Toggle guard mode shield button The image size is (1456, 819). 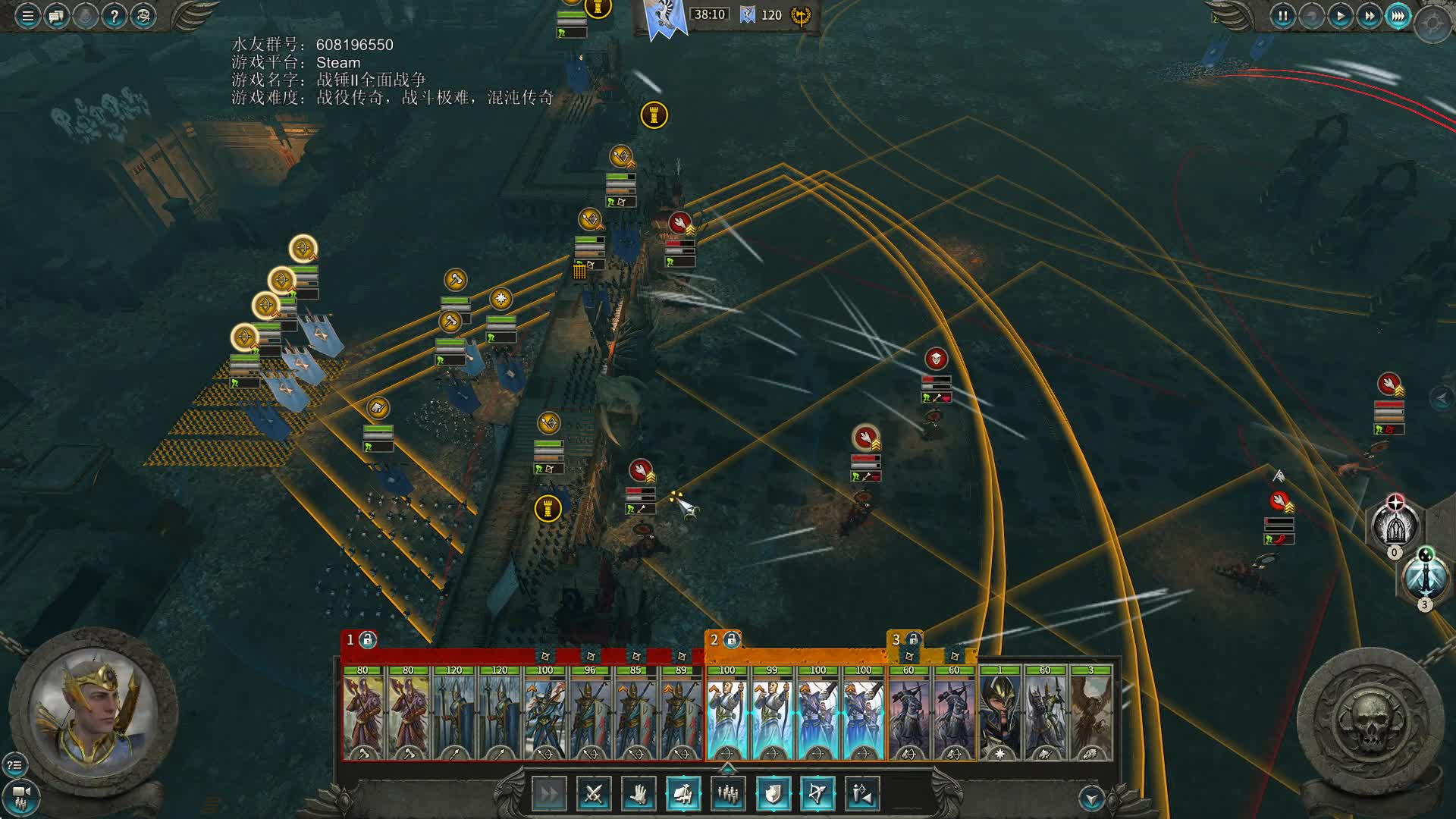[773, 794]
